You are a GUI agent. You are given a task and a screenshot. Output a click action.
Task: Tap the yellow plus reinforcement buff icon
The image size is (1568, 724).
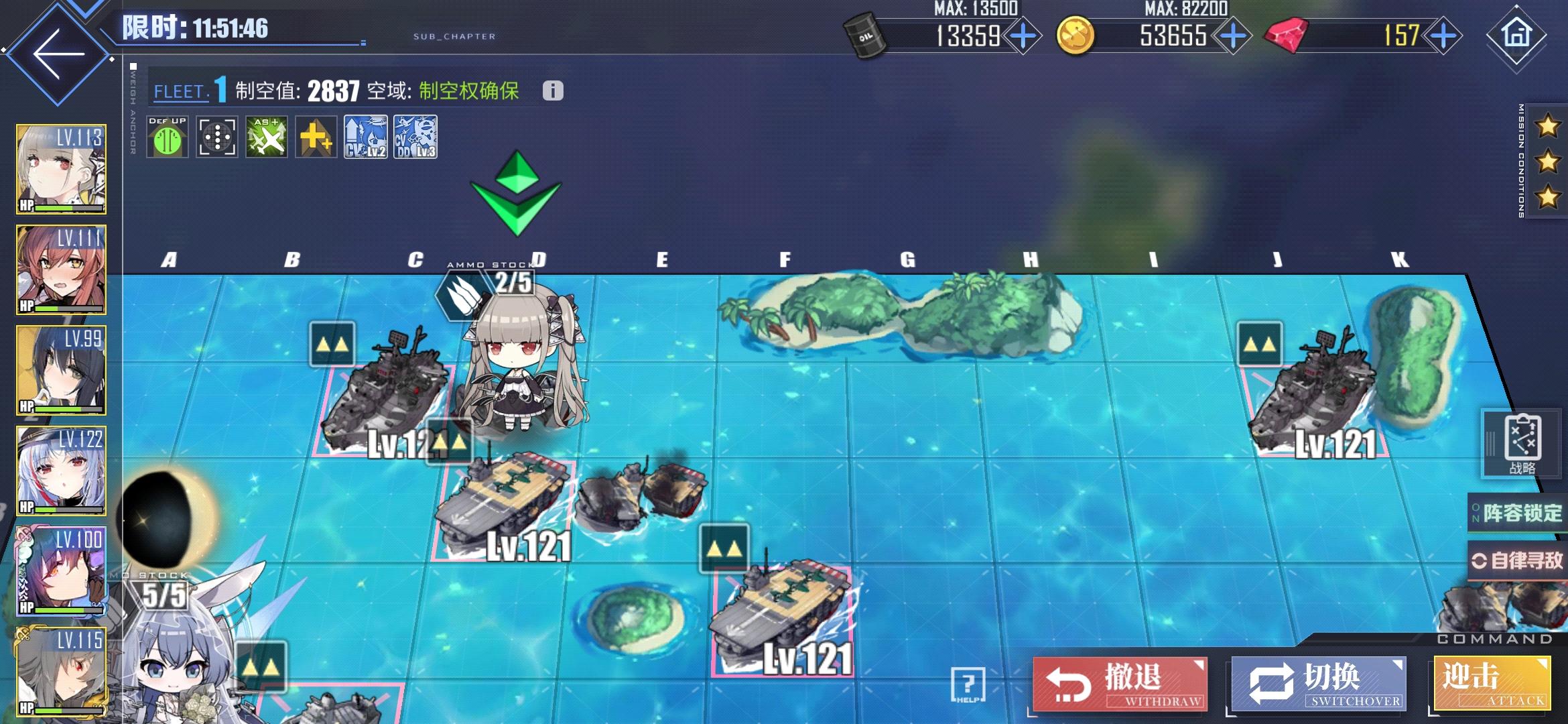[316, 137]
